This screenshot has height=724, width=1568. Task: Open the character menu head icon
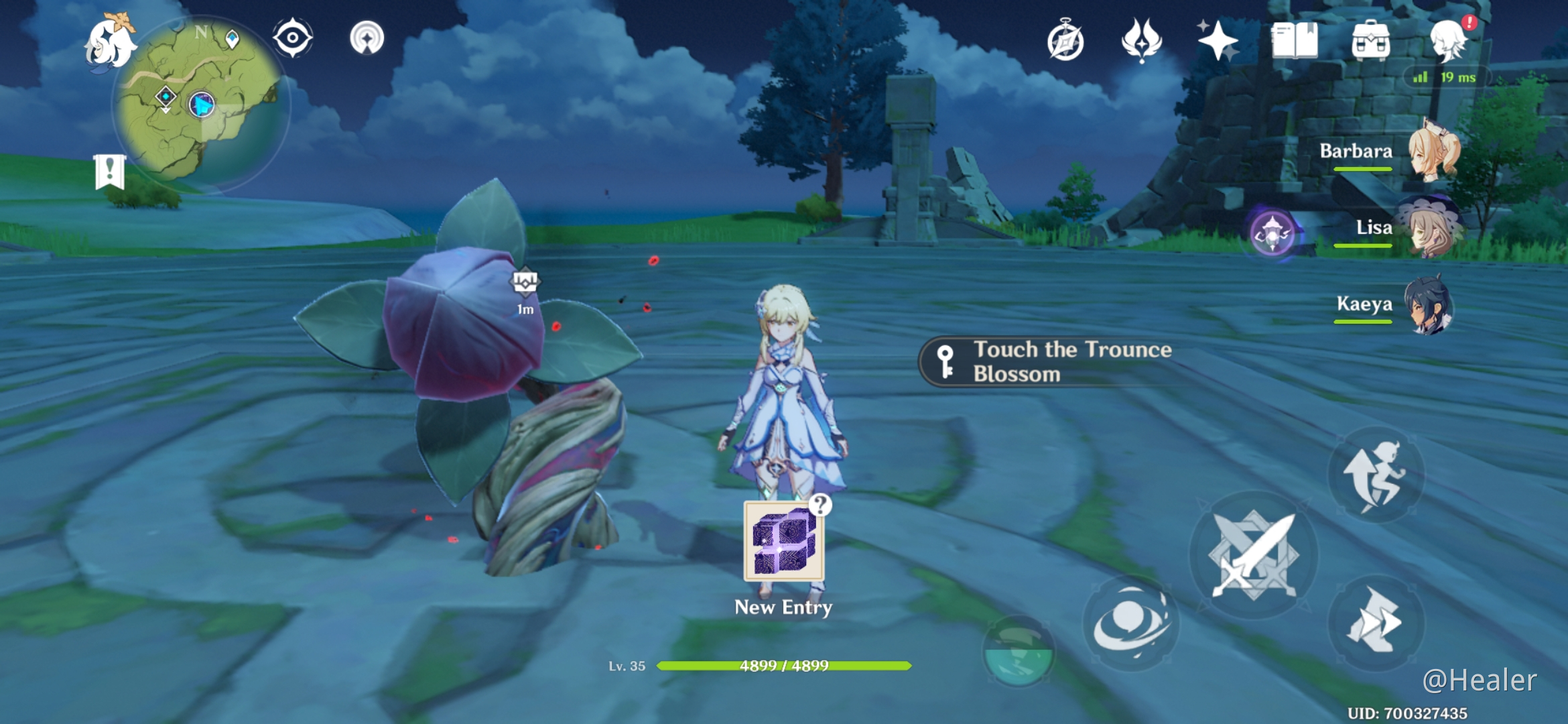1449,40
